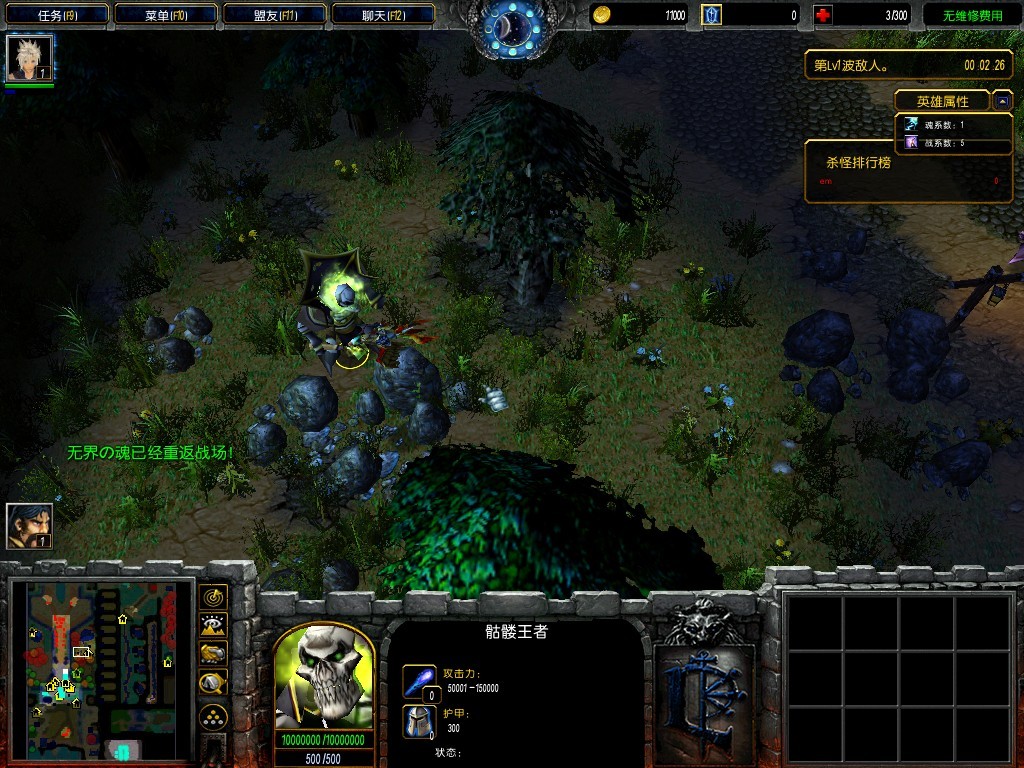Screen dimensions: 1024x768
Task: Click the 英雄属性 multiboard title
Action: [x=942, y=101]
